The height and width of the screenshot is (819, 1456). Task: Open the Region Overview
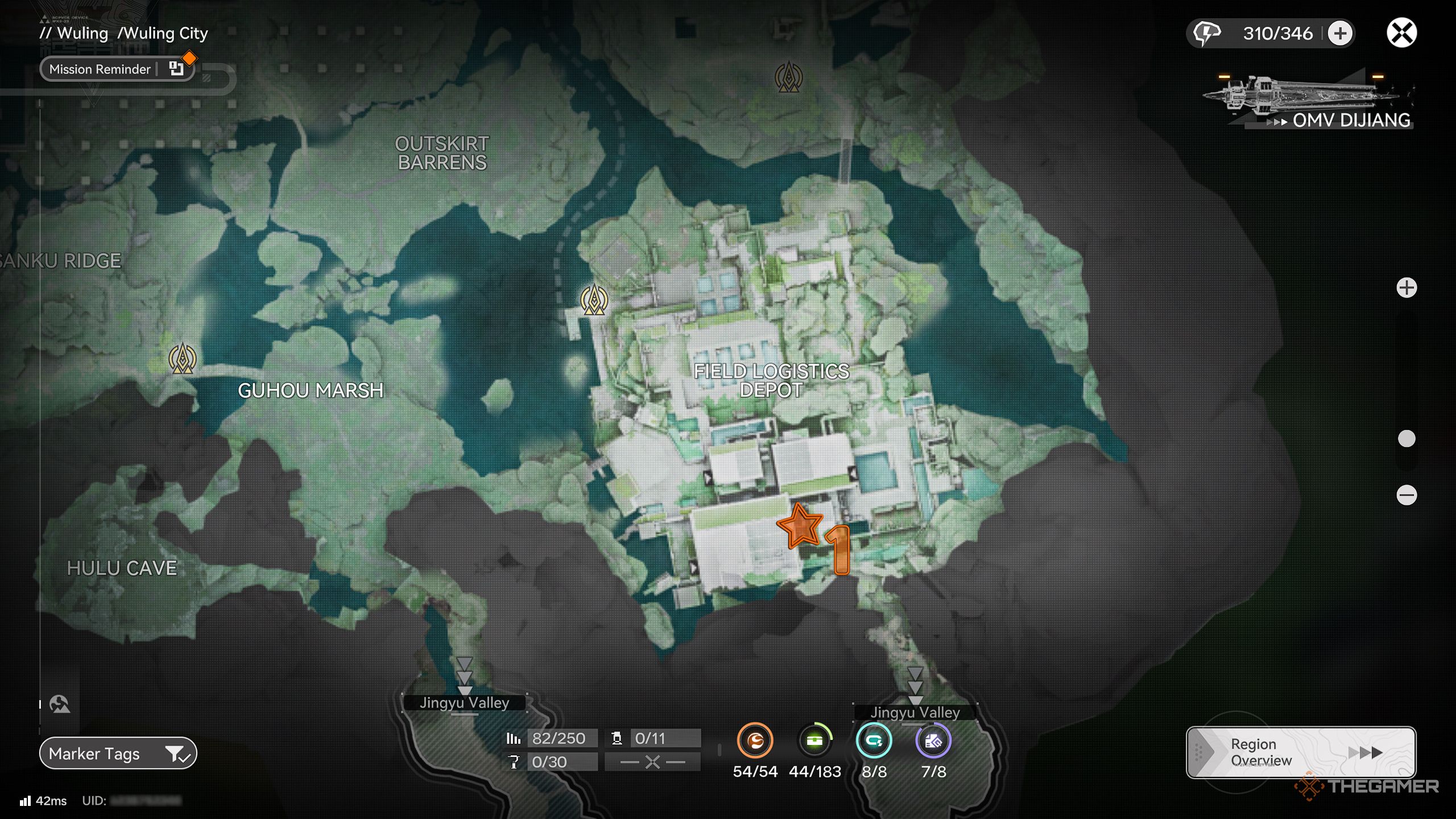(x=1301, y=752)
